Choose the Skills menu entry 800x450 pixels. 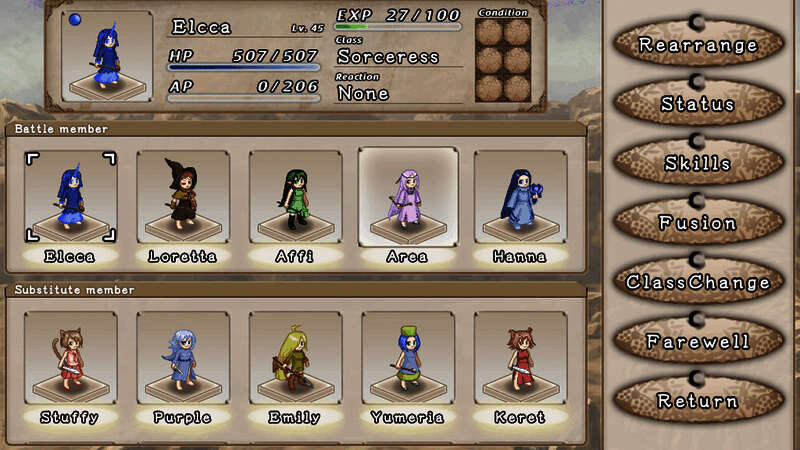698,163
